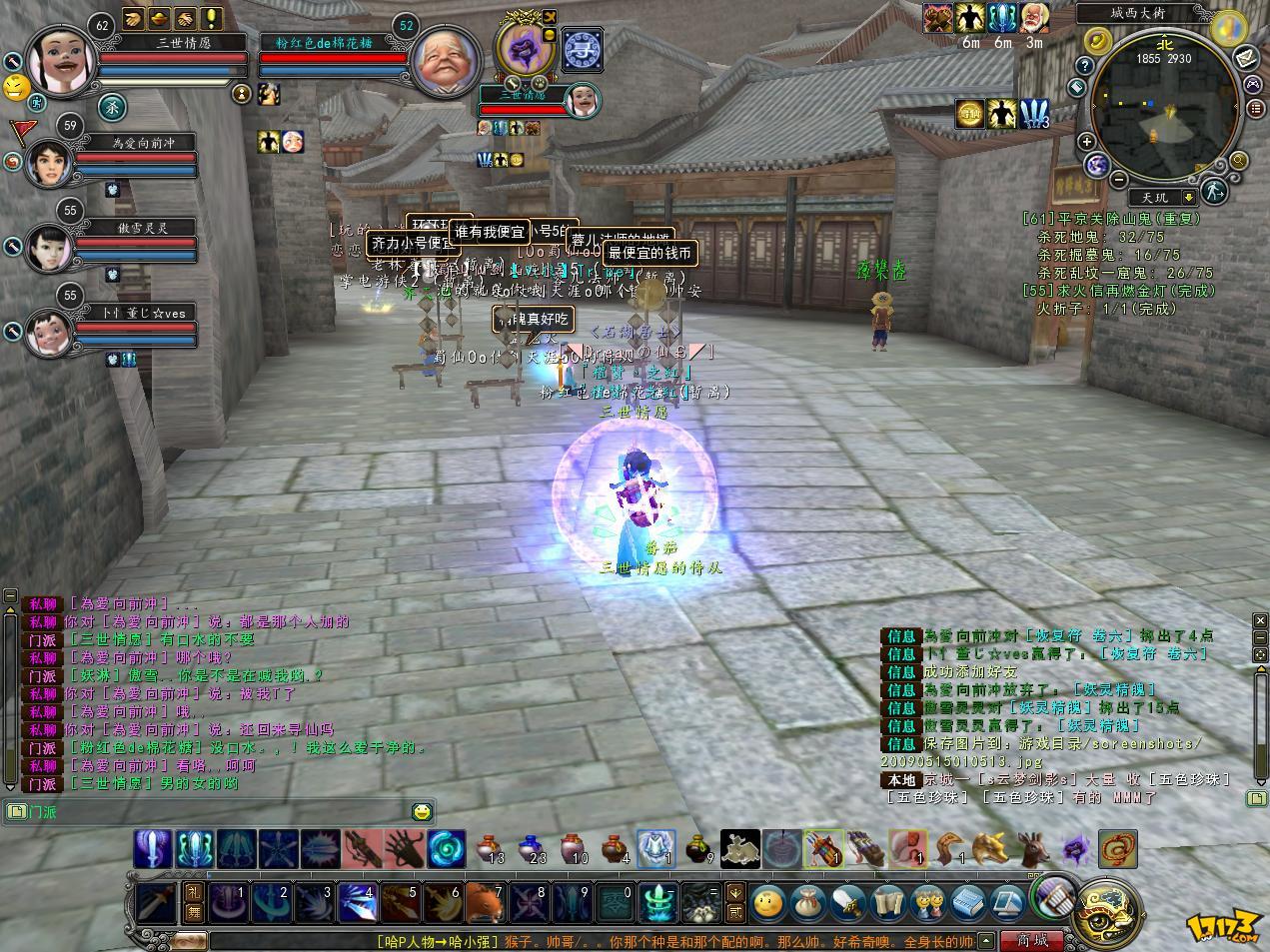Select party member 為爱向前冲 portrait

coord(47,163)
